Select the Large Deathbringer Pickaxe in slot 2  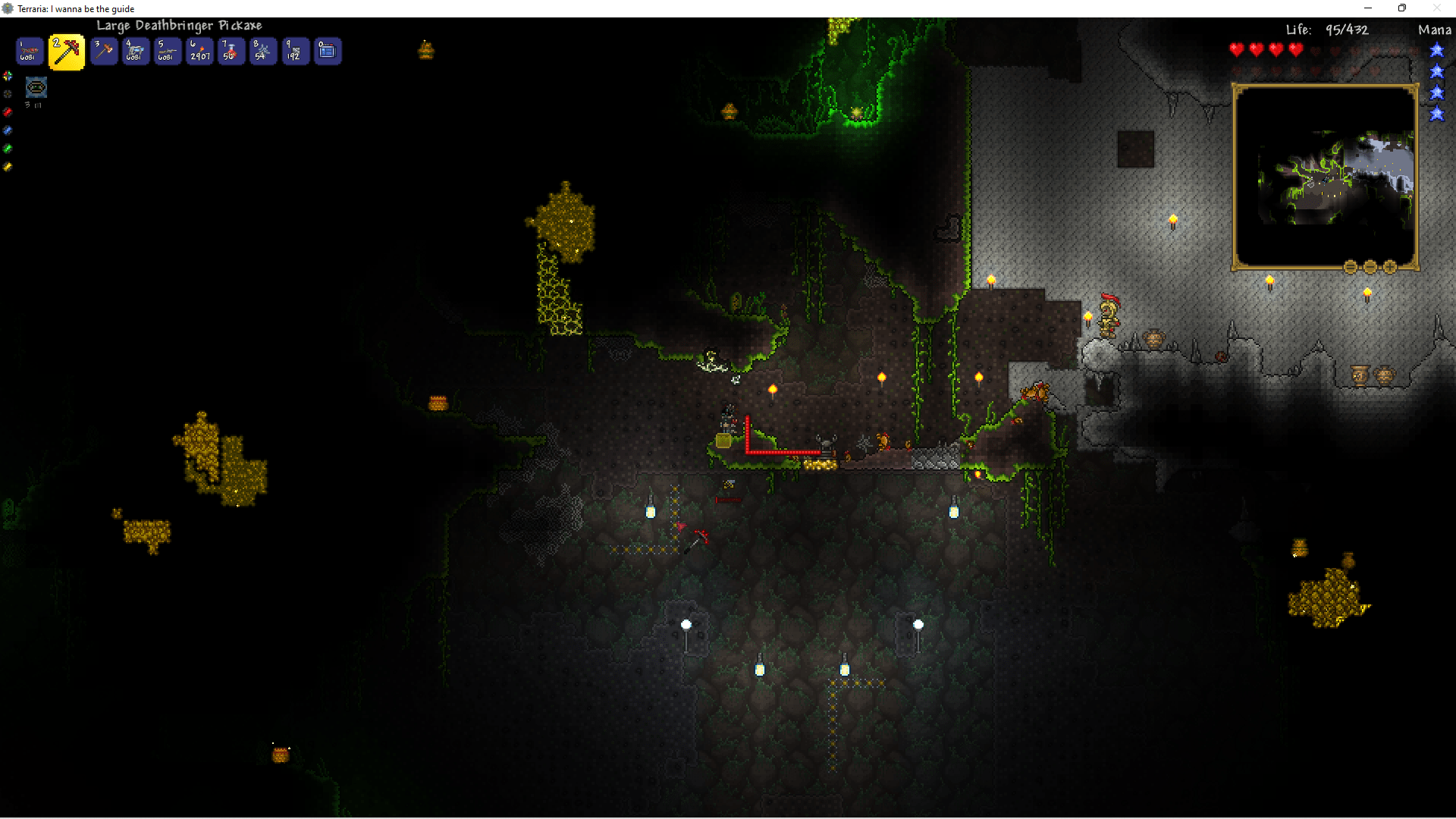click(x=66, y=51)
